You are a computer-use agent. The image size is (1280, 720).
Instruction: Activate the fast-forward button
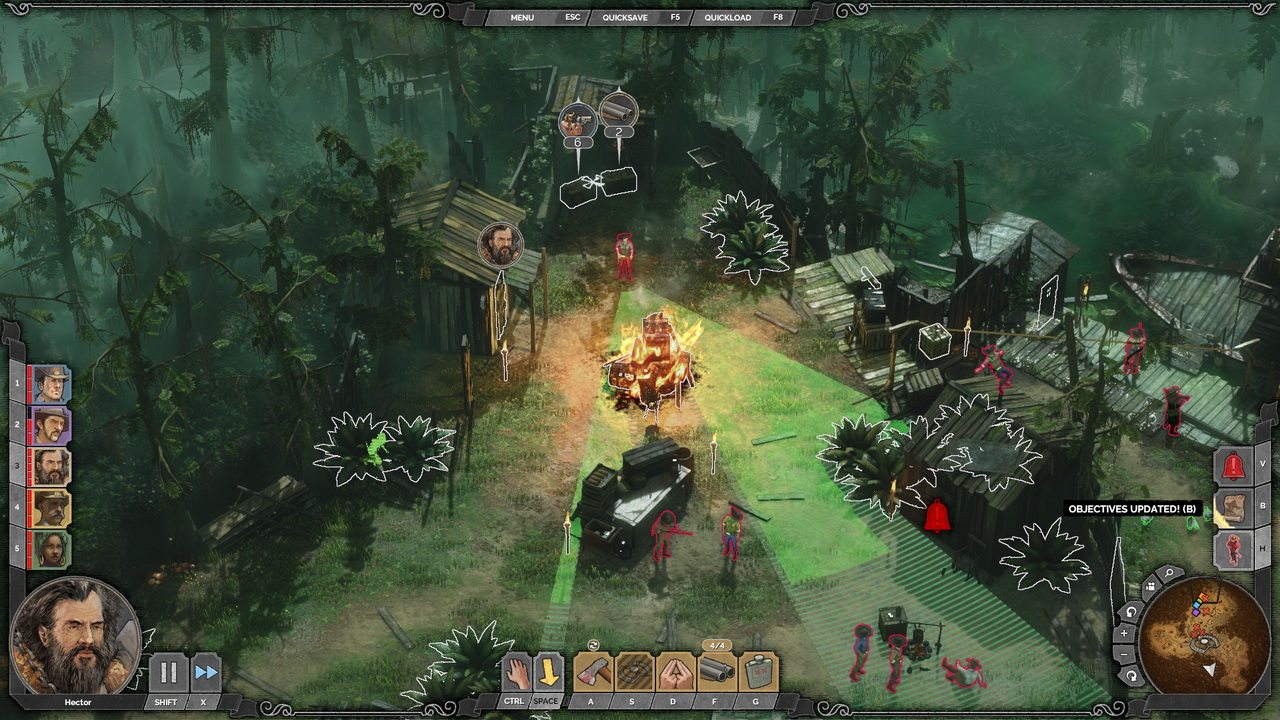pyautogui.click(x=205, y=673)
